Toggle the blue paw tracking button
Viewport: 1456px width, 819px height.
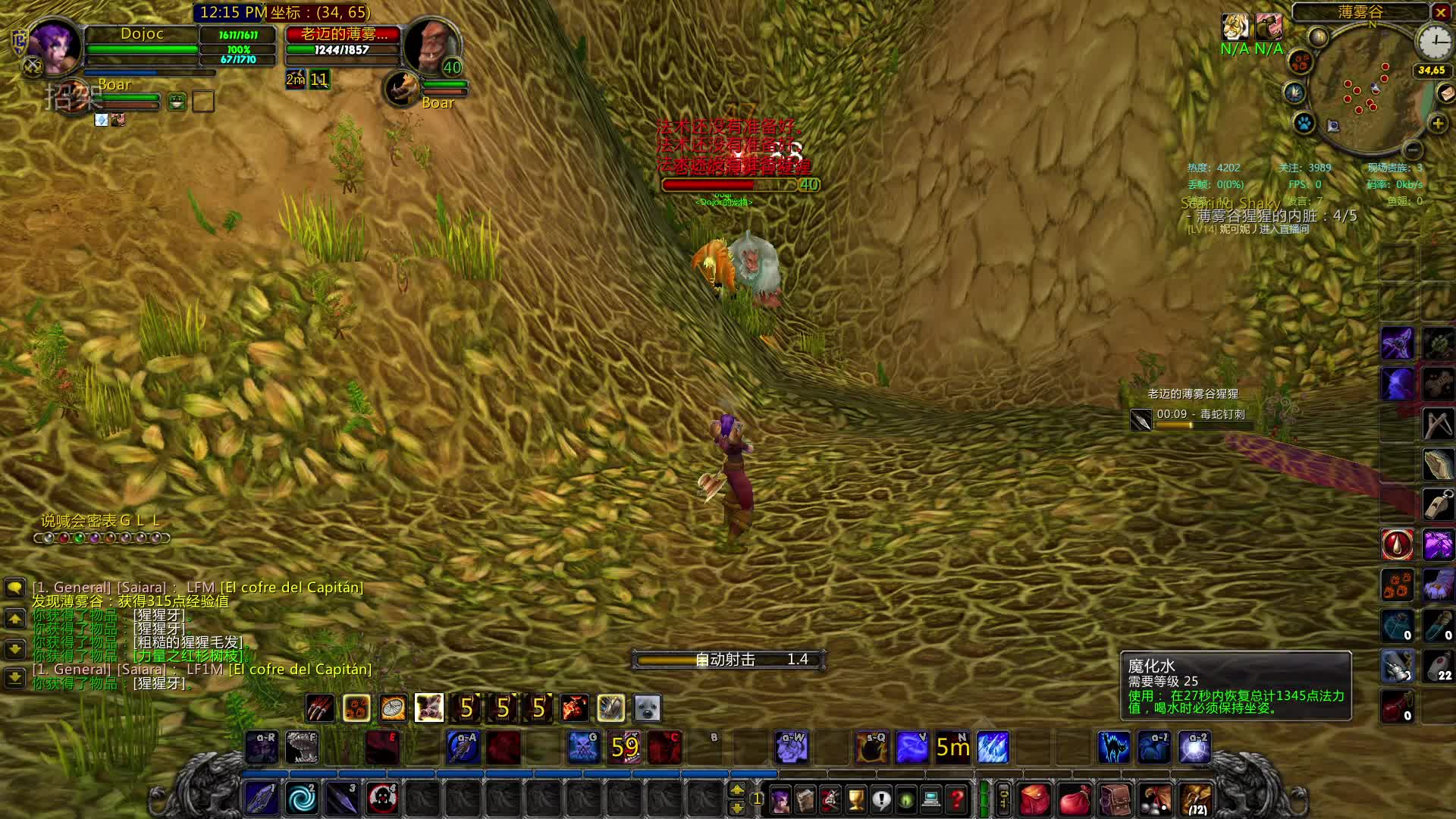tap(1304, 123)
